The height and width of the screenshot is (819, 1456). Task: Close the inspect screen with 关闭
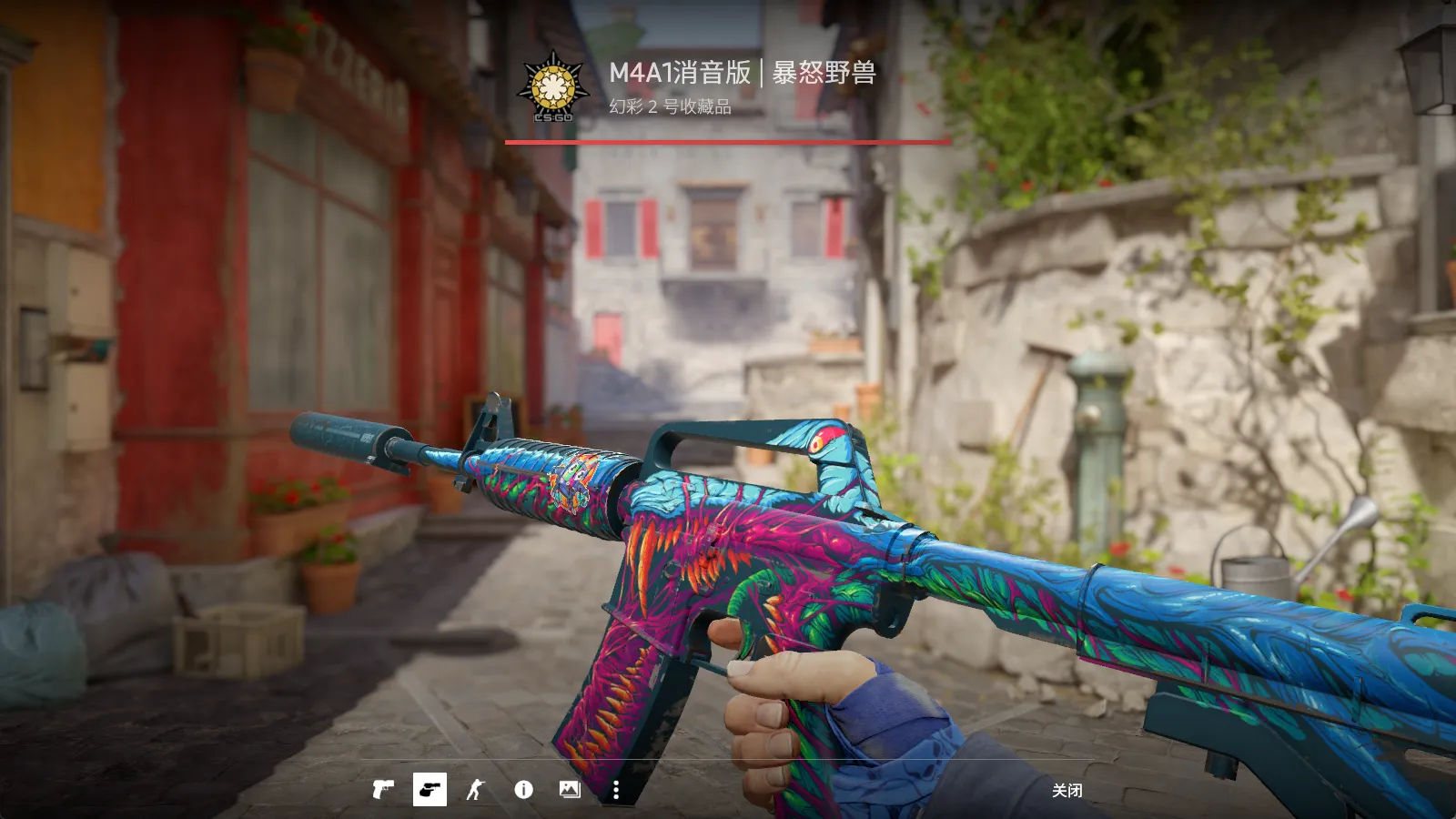tap(1067, 790)
